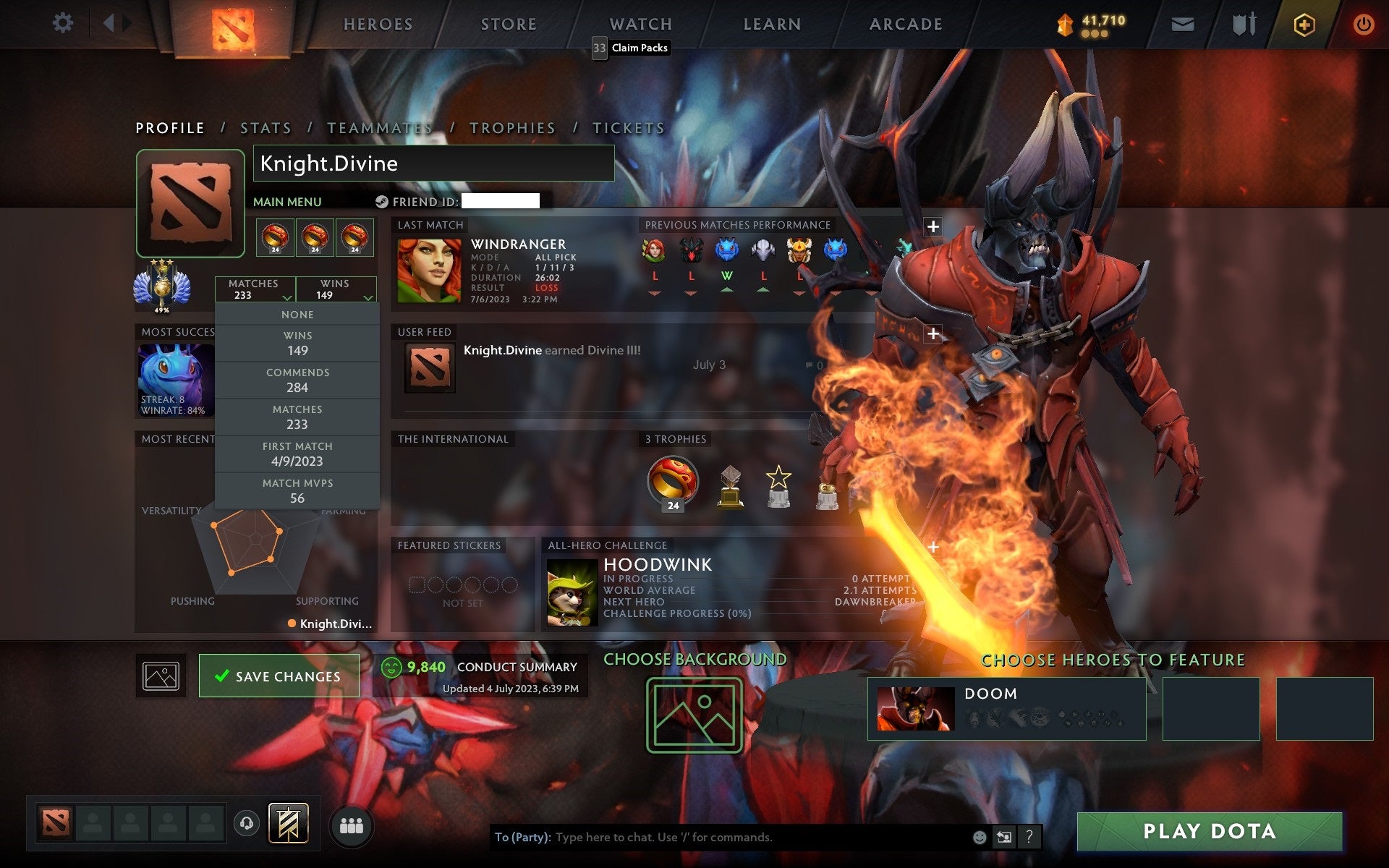Open the WINS dropdown chevron
Screen dimensions: 1389x868
[x=368, y=297]
